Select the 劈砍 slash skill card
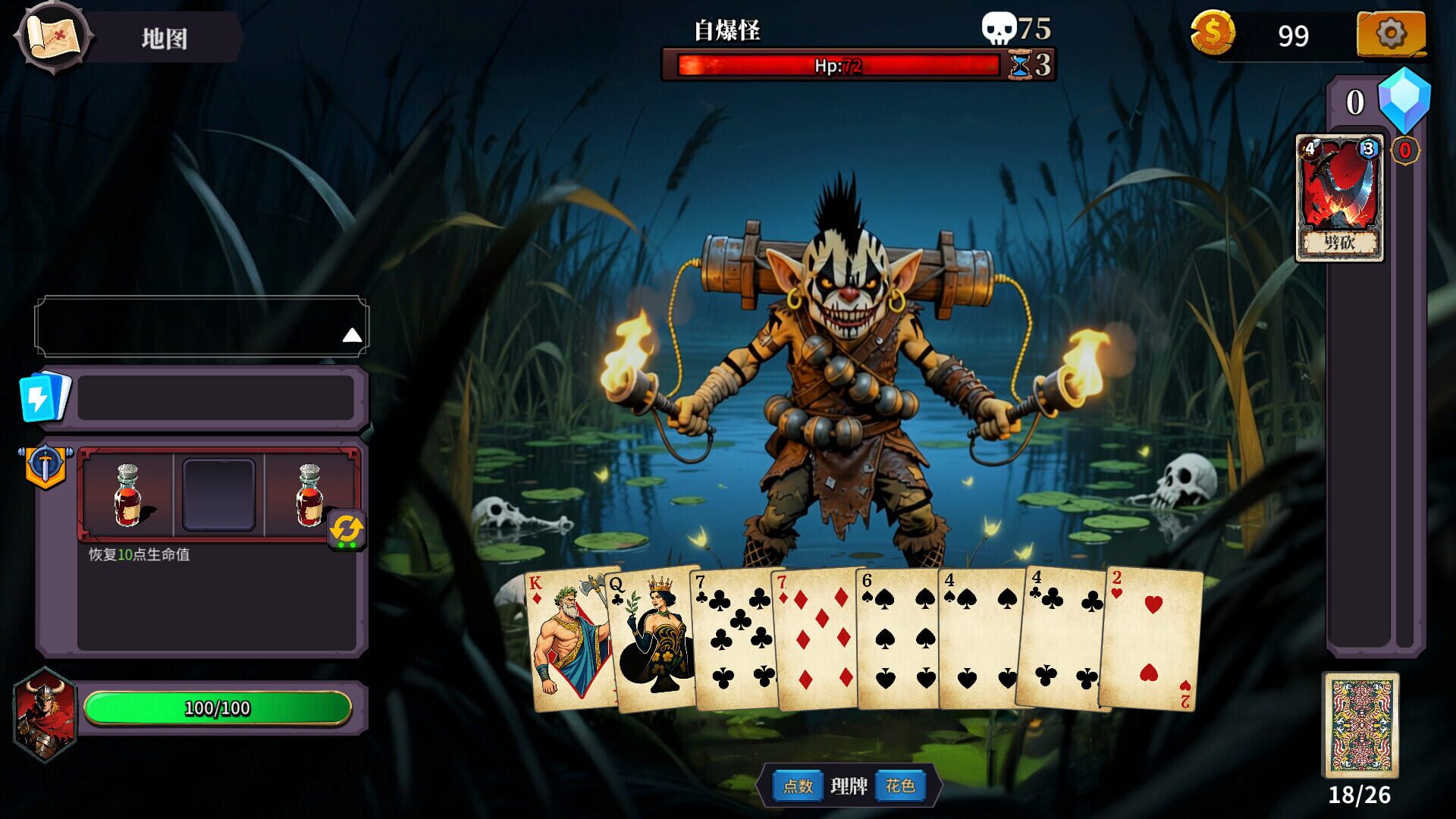The image size is (1456, 819). point(1340,196)
